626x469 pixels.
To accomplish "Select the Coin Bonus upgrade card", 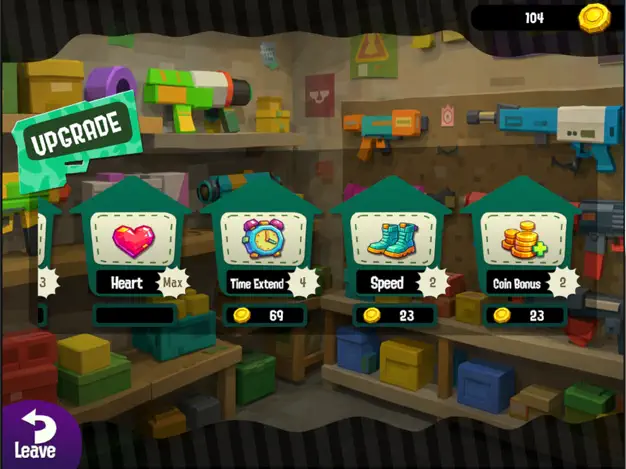I will pyautogui.click(x=523, y=243).
